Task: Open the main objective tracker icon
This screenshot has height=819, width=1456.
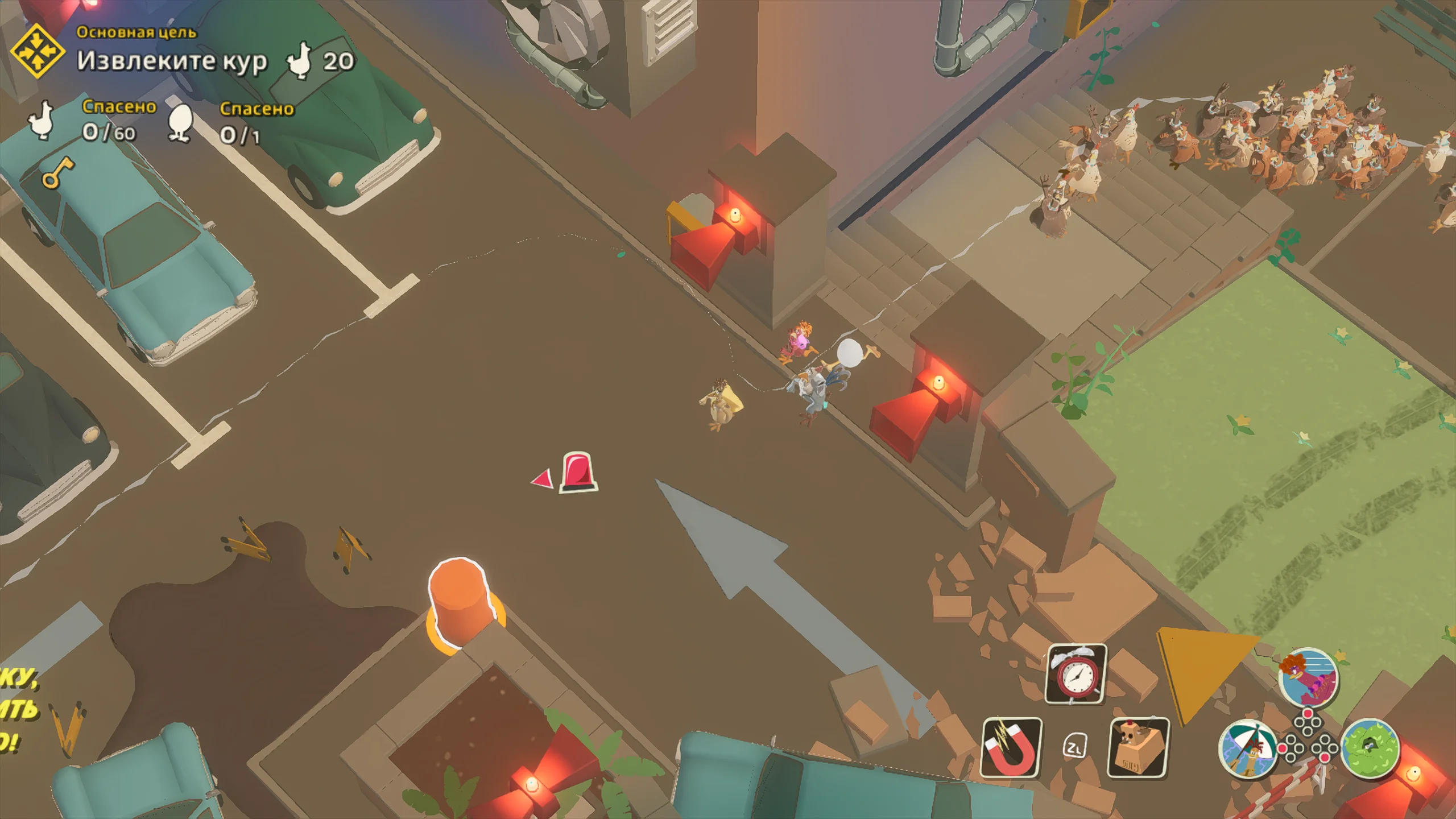Action: pos(38,52)
